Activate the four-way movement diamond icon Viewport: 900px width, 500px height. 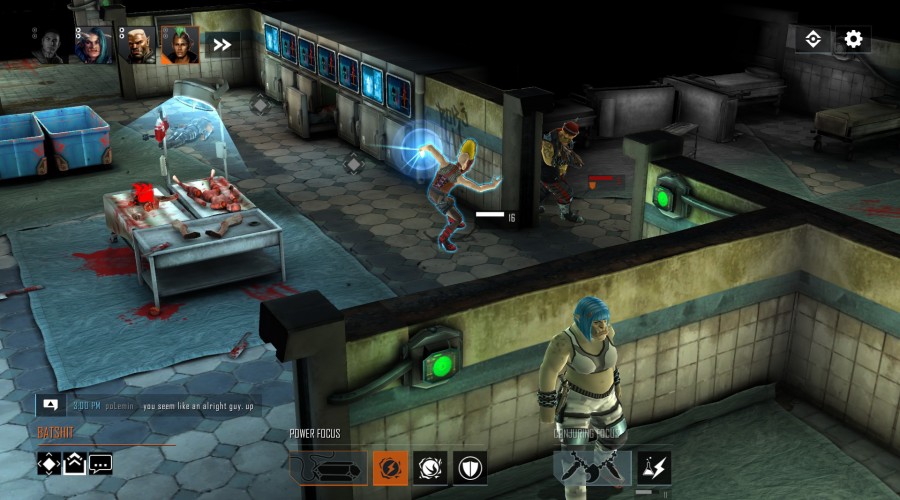[50, 463]
